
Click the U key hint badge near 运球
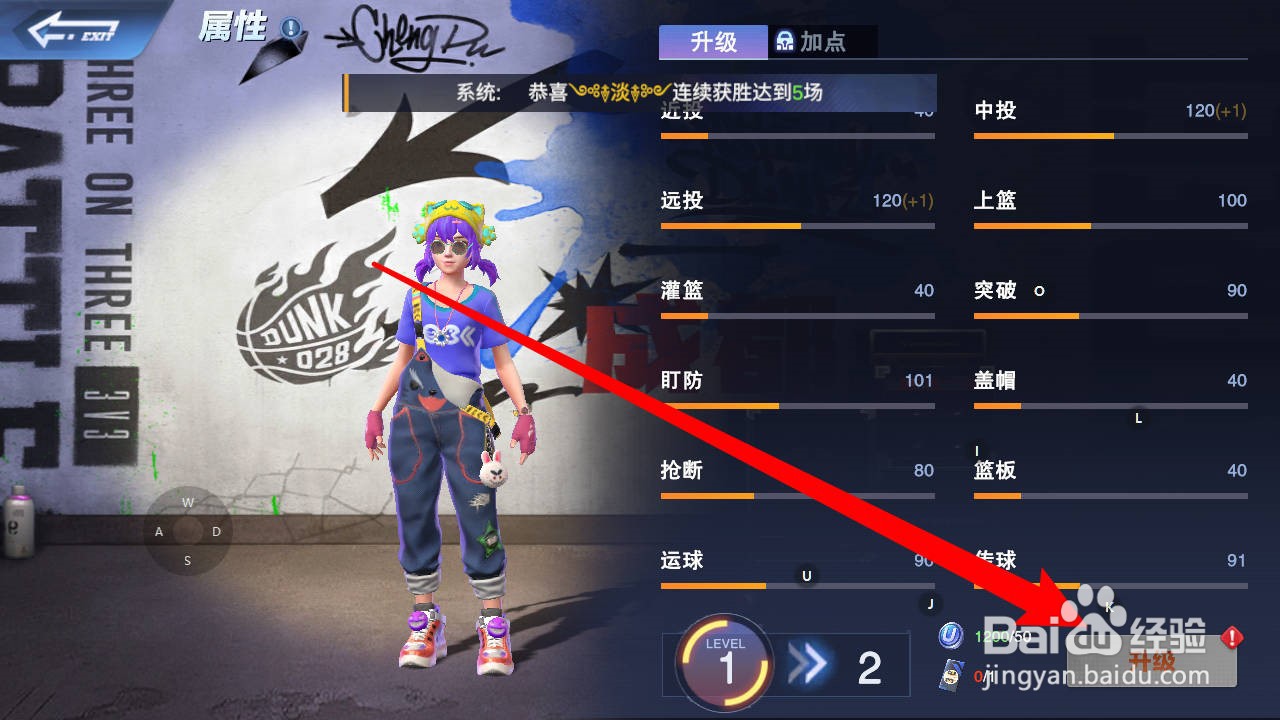coord(806,578)
